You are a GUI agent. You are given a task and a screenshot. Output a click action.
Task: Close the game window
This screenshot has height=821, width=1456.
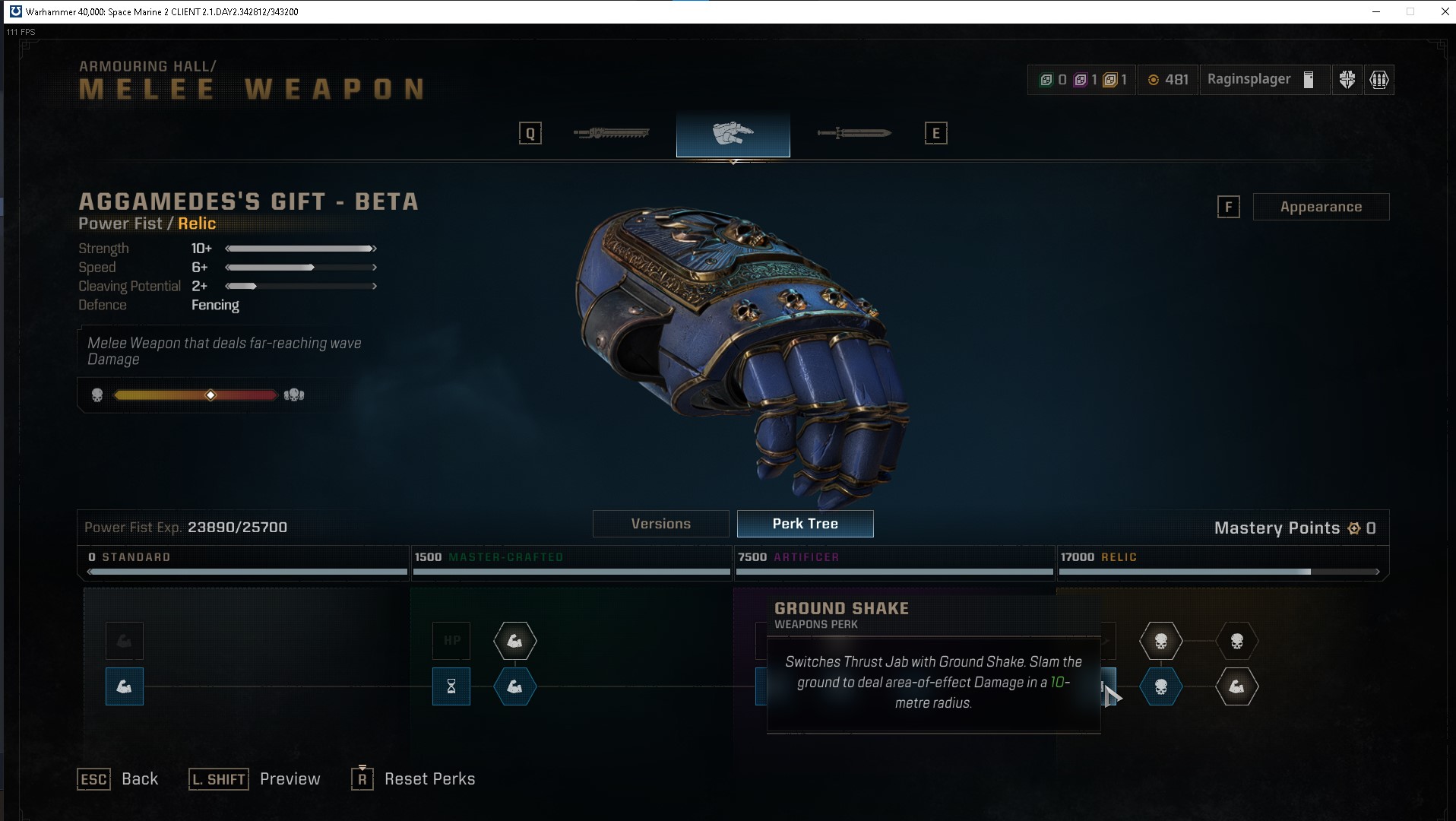[x=1445, y=11]
